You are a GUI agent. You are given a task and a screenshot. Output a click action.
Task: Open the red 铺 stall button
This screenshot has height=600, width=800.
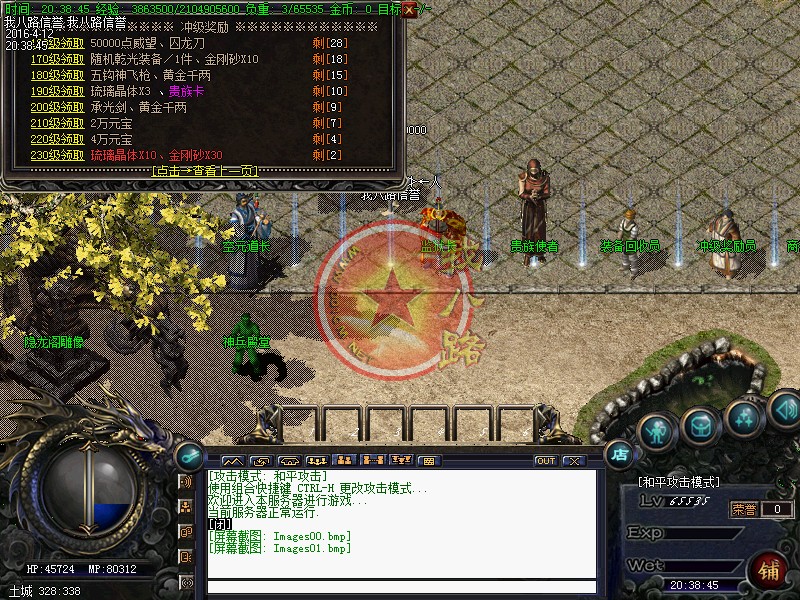[769, 570]
